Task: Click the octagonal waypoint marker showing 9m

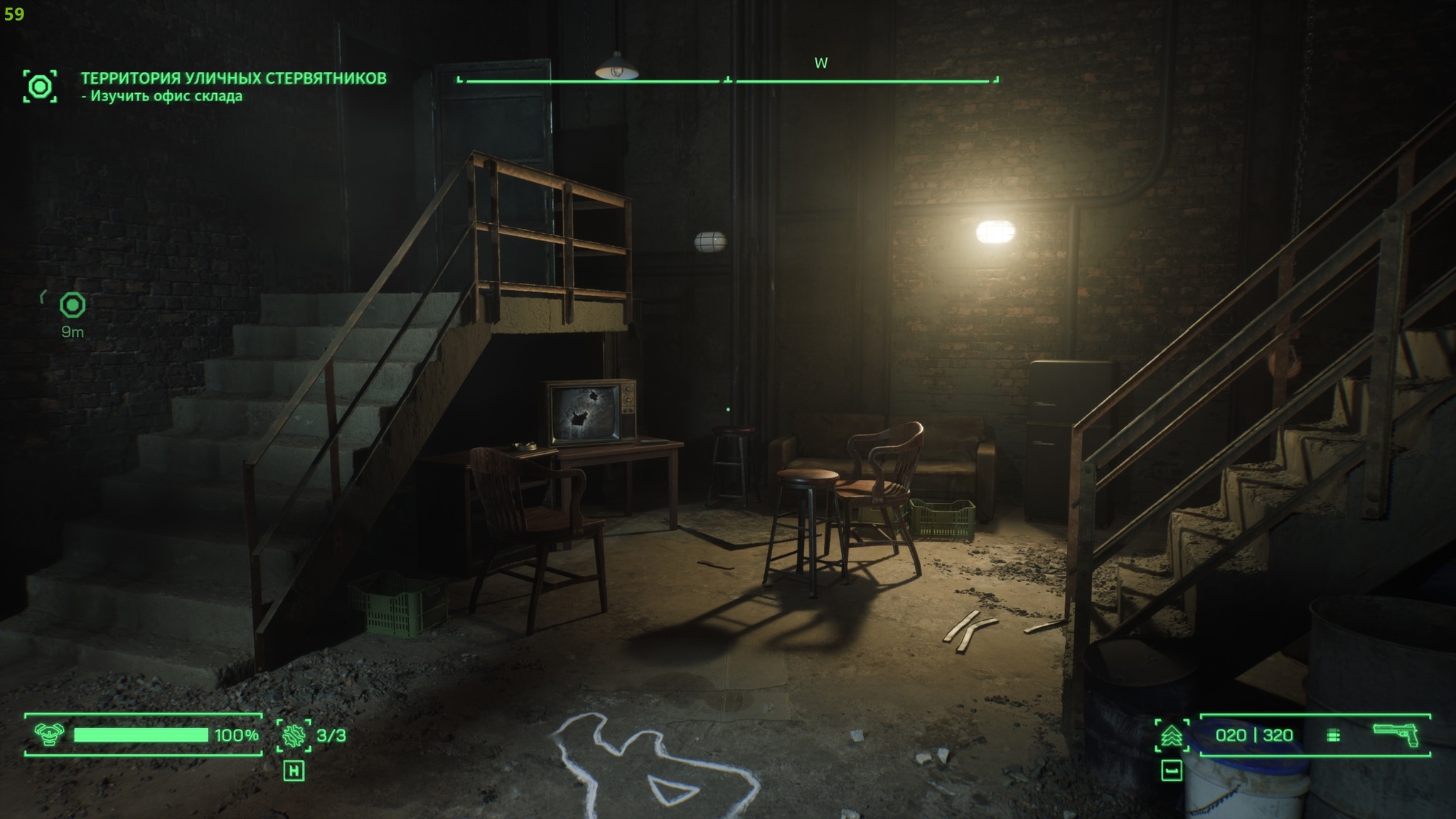Action: click(x=73, y=306)
